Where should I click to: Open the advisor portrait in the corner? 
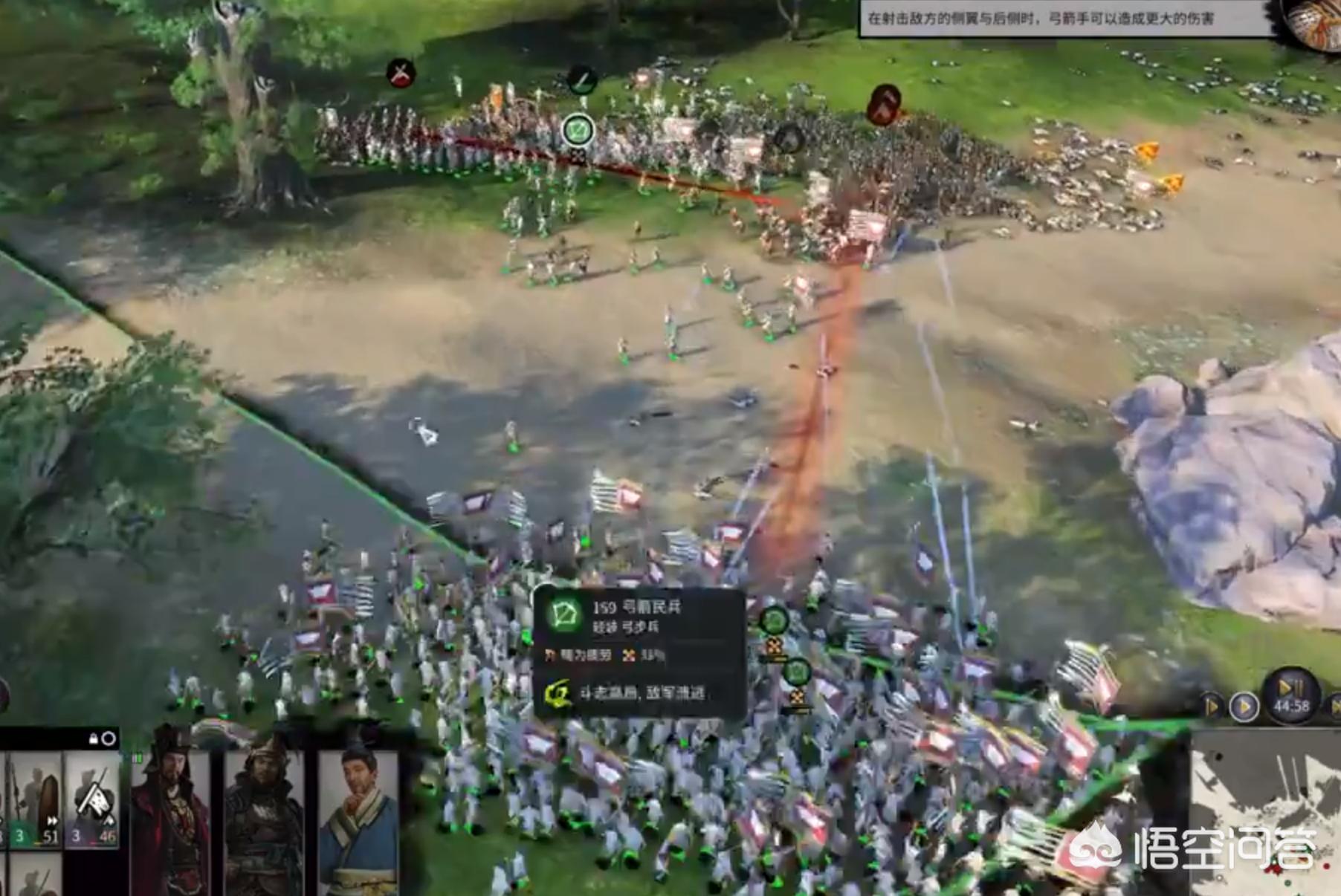tap(1316, 22)
